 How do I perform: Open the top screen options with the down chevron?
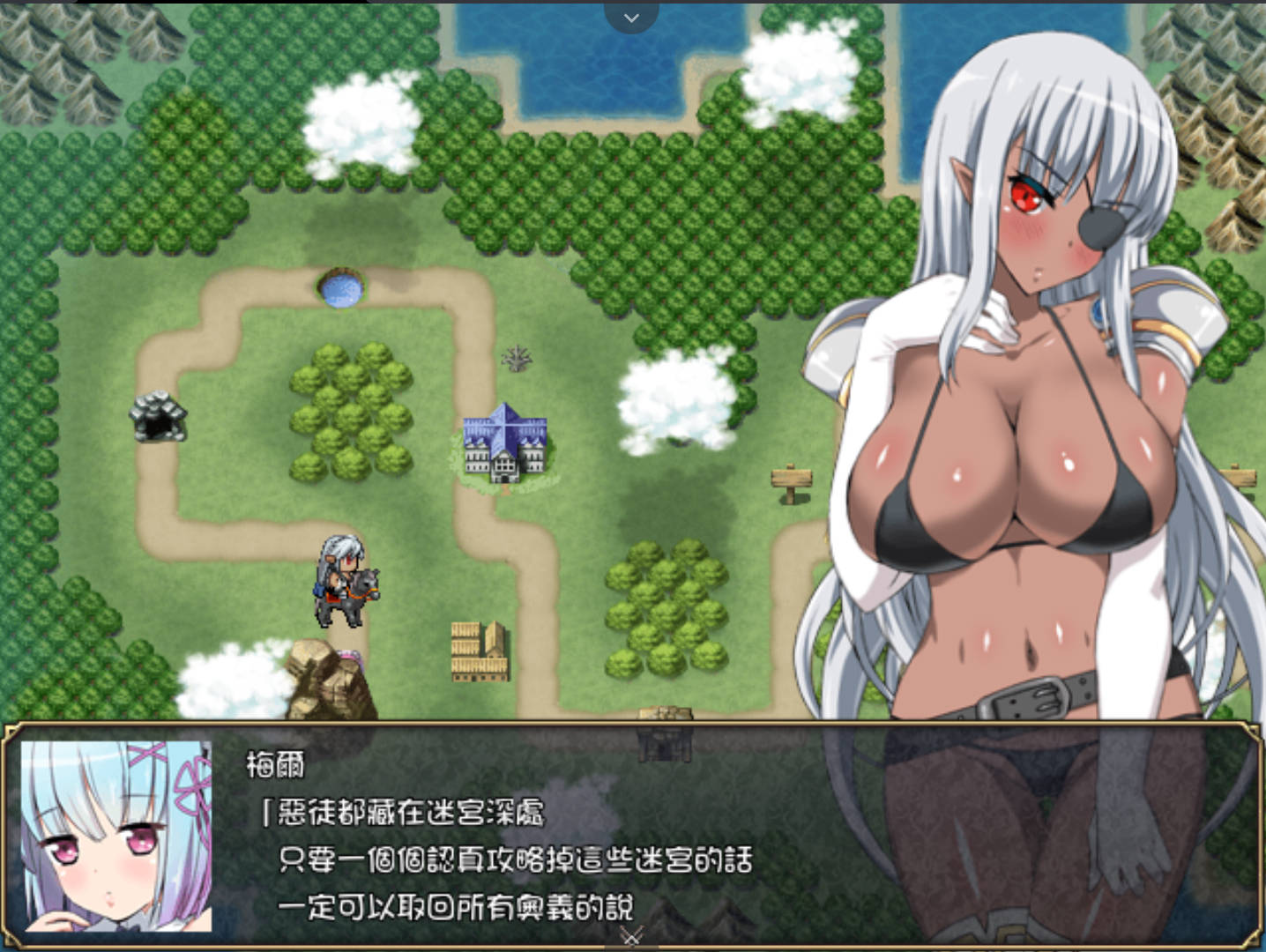(x=631, y=17)
